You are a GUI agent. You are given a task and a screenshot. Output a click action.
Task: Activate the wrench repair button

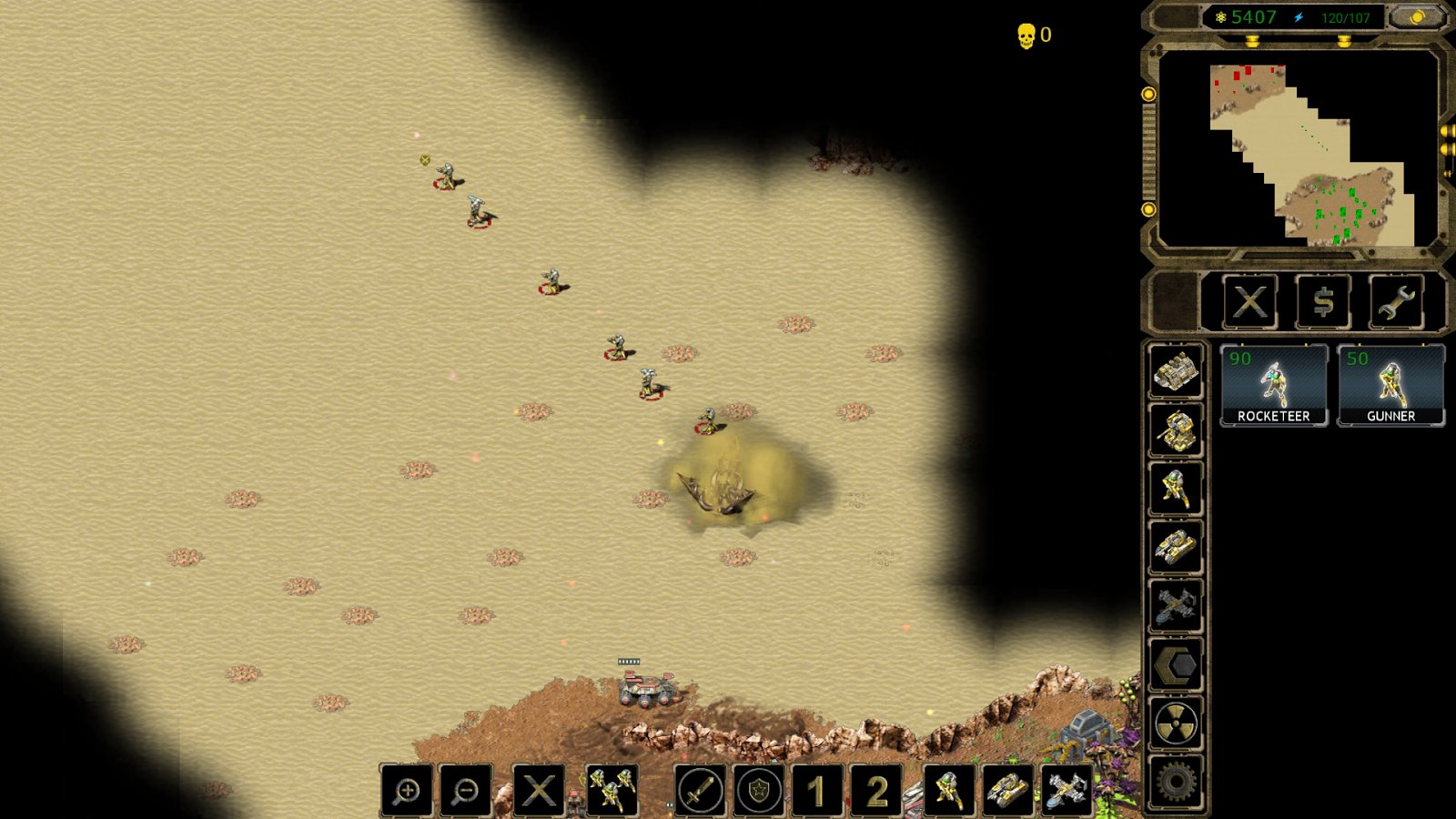pyautogui.click(x=1396, y=302)
